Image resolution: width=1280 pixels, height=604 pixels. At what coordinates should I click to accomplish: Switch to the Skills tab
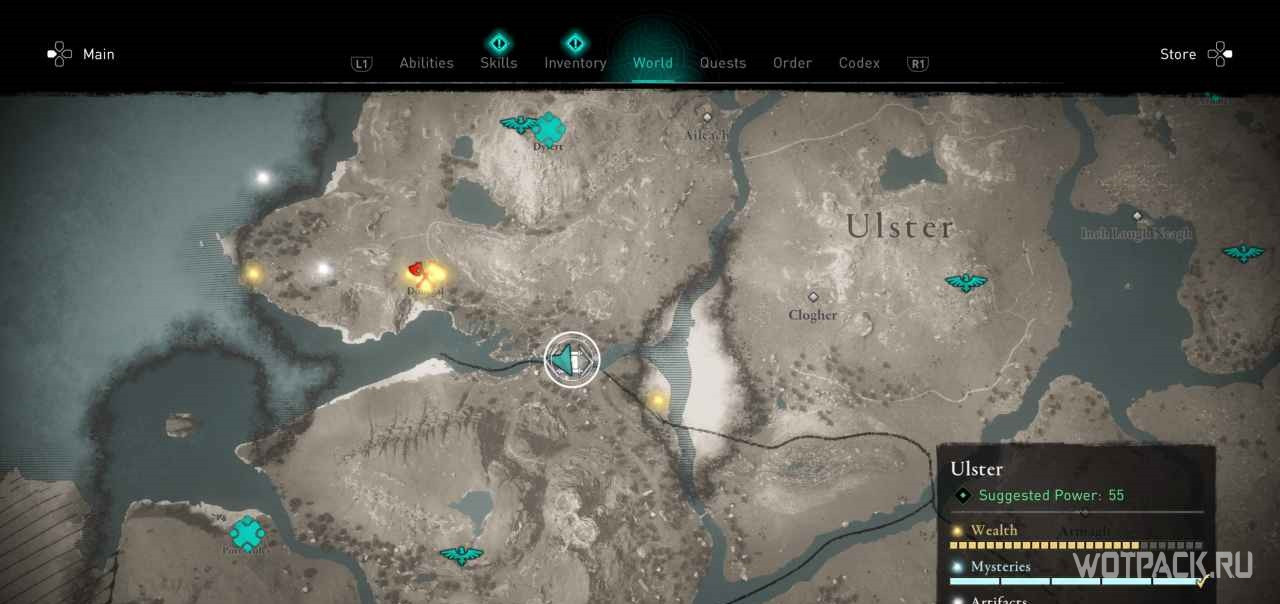(498, 63)
